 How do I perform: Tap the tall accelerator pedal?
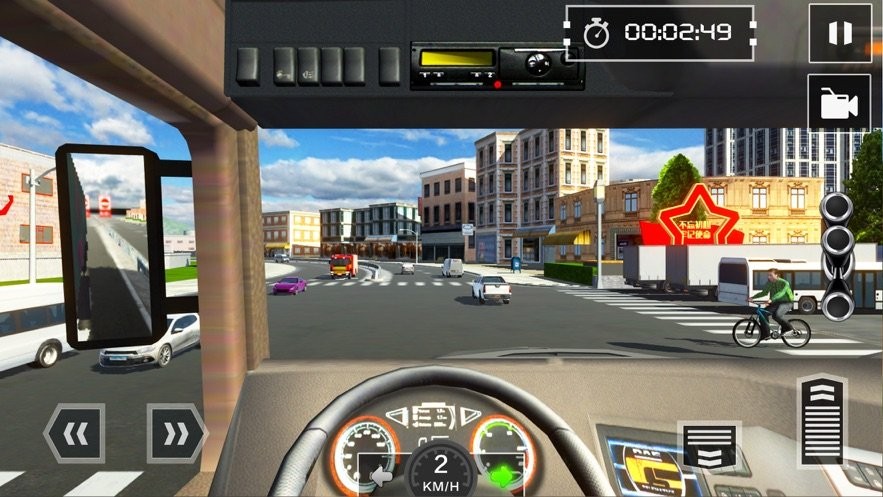pos(821,422)
